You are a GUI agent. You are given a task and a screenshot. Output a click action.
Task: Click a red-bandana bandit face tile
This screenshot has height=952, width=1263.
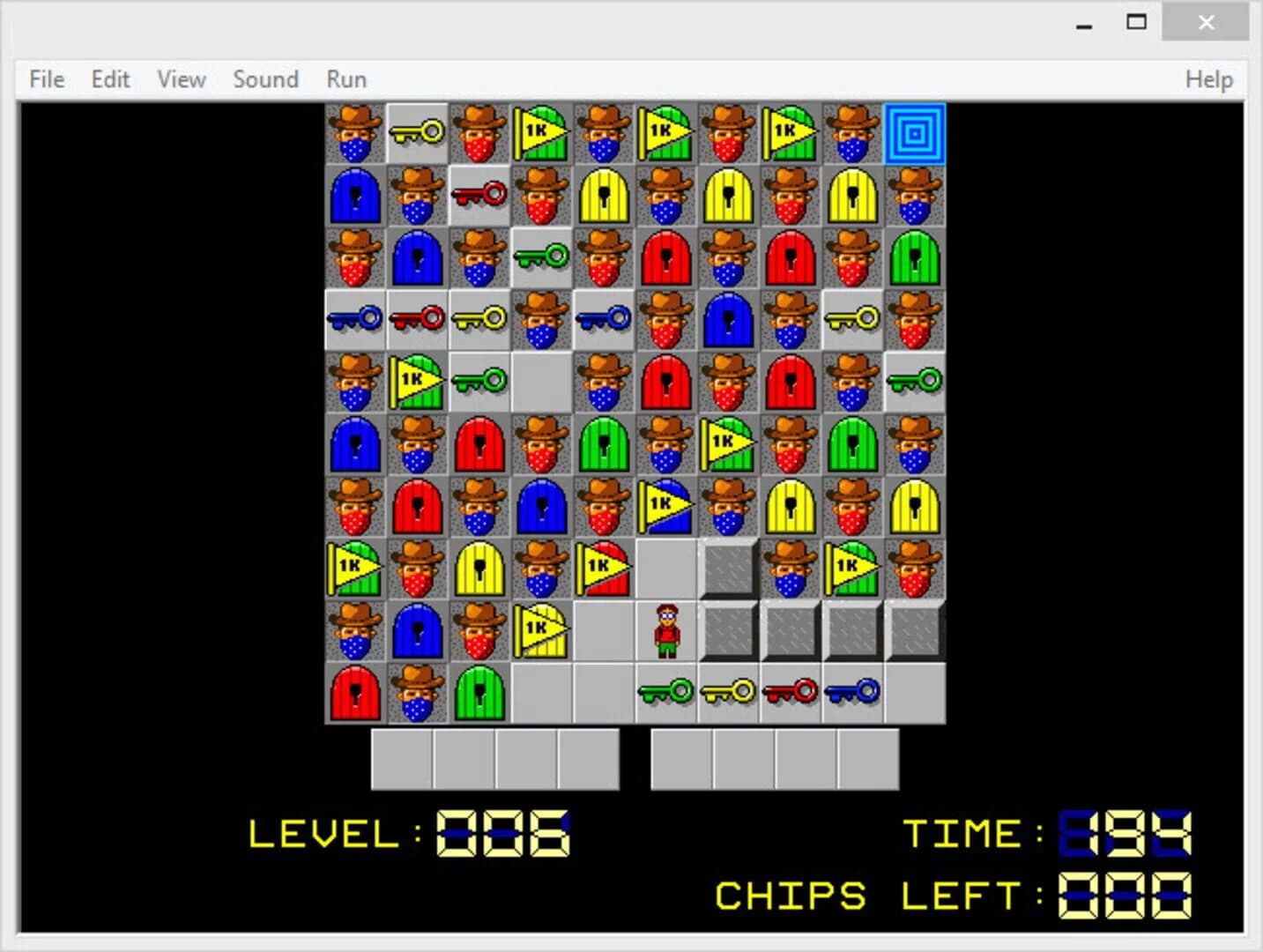click(x=479, y=133)
